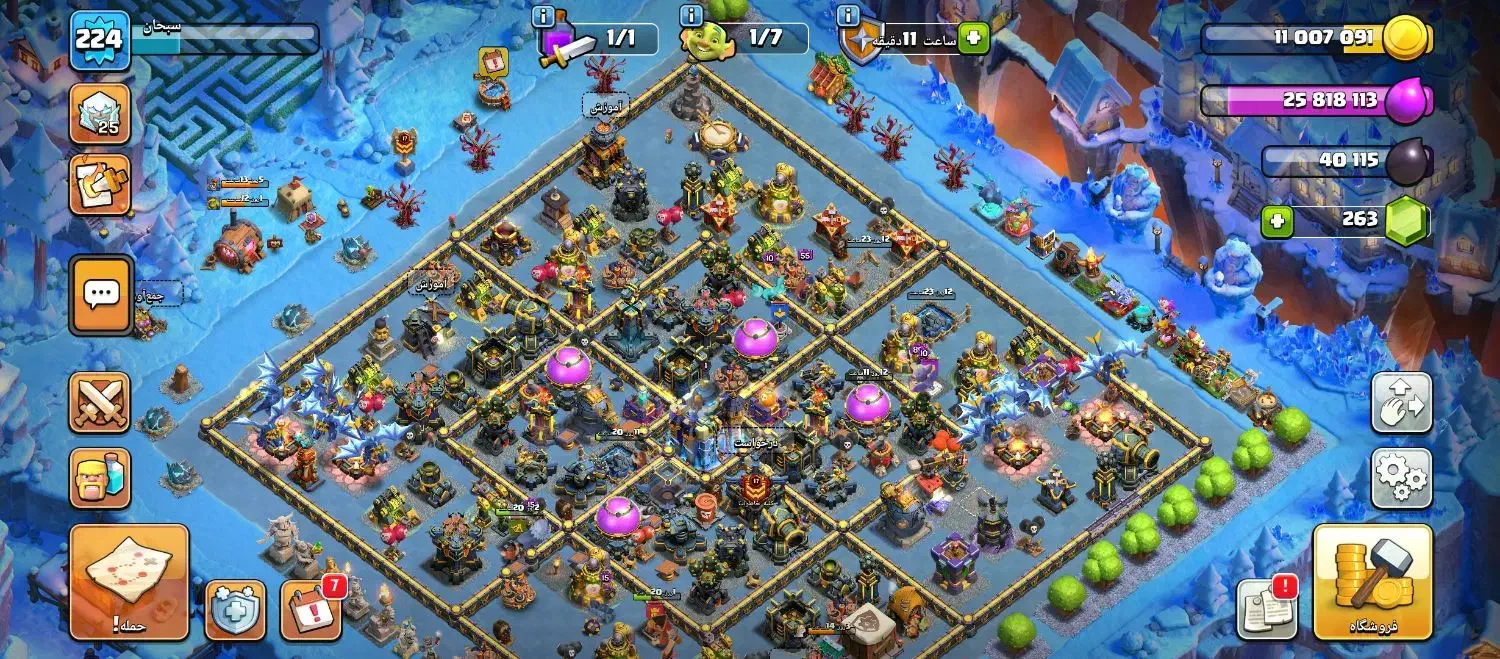Show info for the shield timer
This screenshot has height=659, width=1500.
point(848,17)
